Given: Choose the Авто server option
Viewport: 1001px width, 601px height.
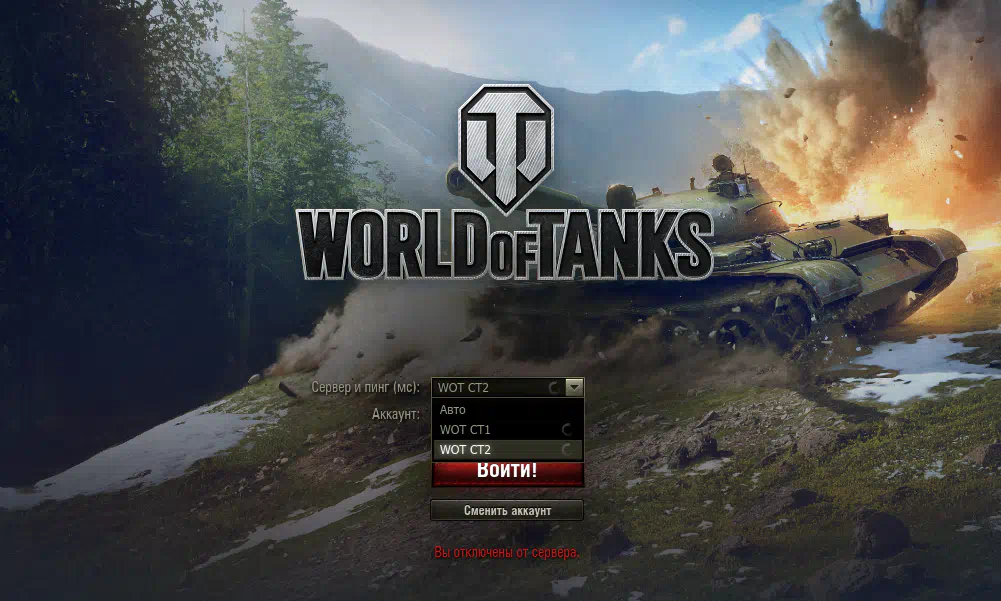Looking at the screenshot, I should coord(500,409).
